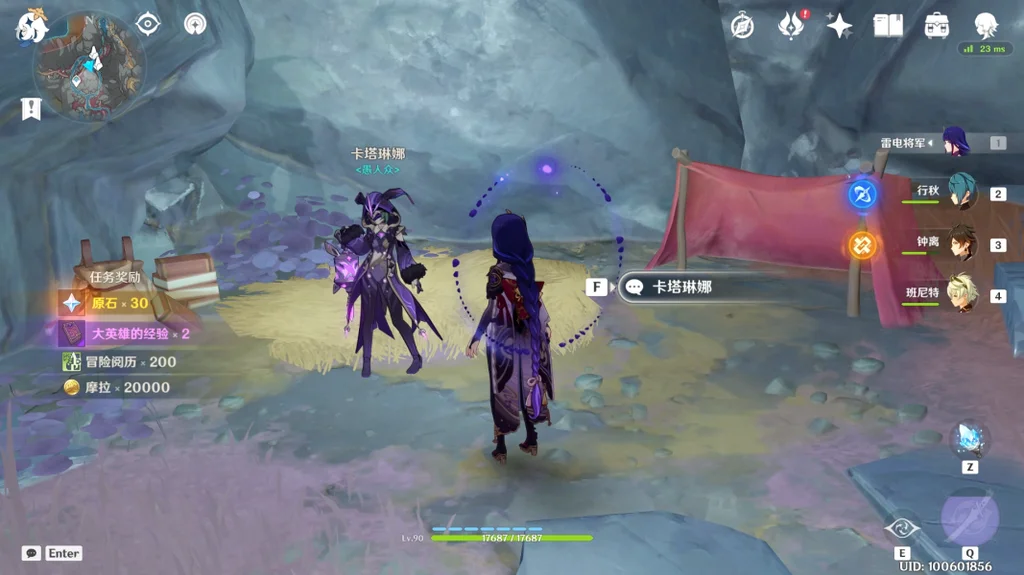The width and height of the screenshot is (1024, 575).
Task: Use the elemental skill eye icon
Action: (902, 526)
